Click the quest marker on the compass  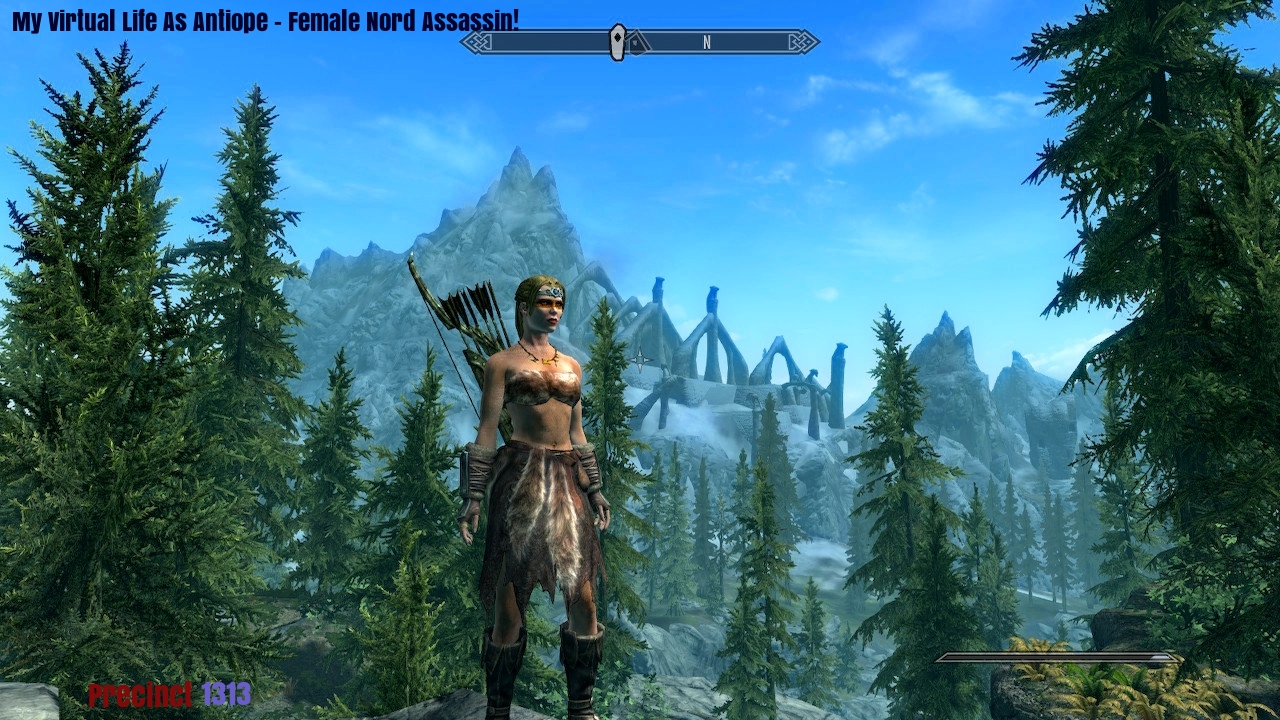click(x=618, y=42)
